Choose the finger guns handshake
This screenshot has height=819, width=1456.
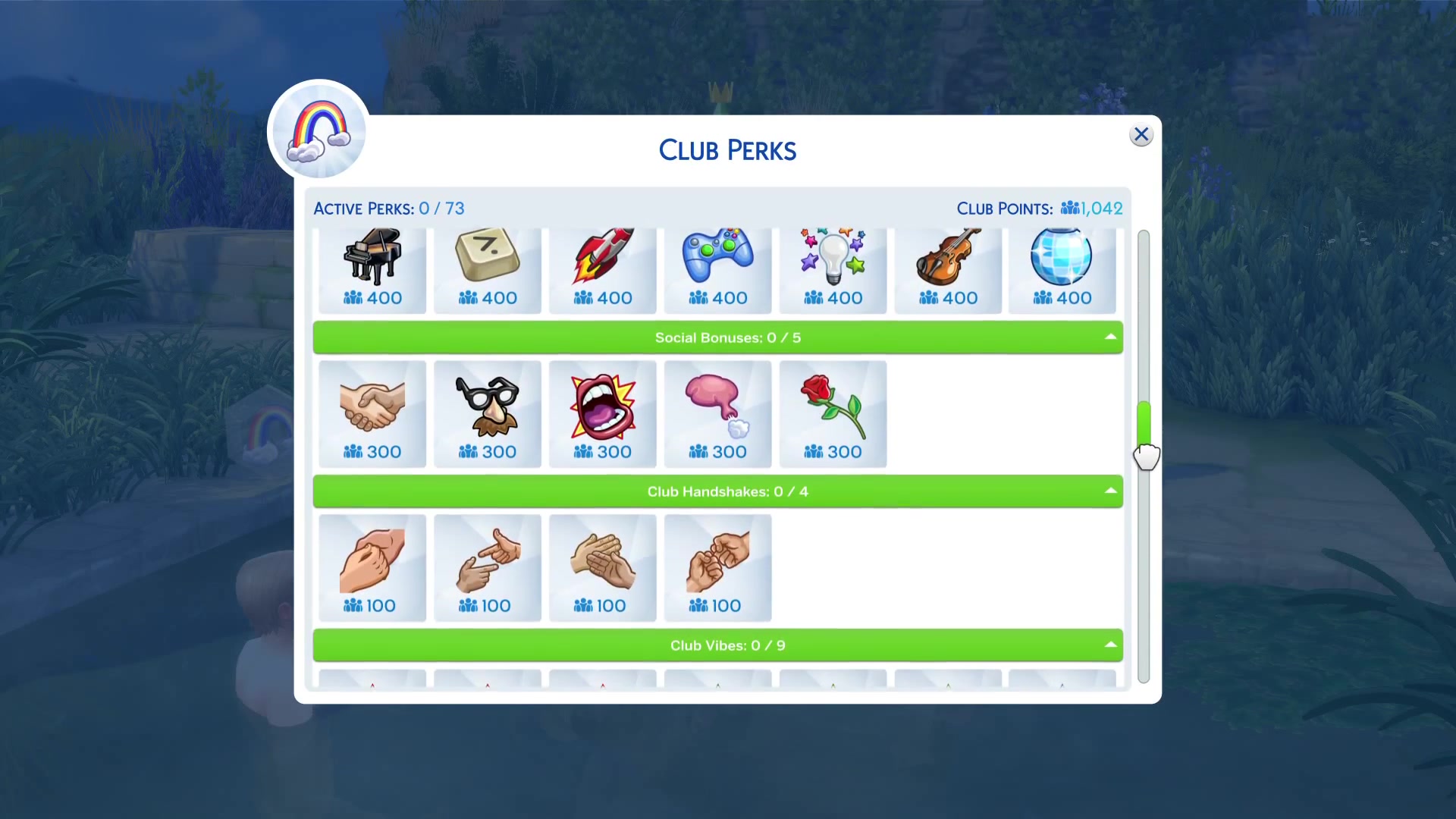pyautogui.click(x=488, y=568)
